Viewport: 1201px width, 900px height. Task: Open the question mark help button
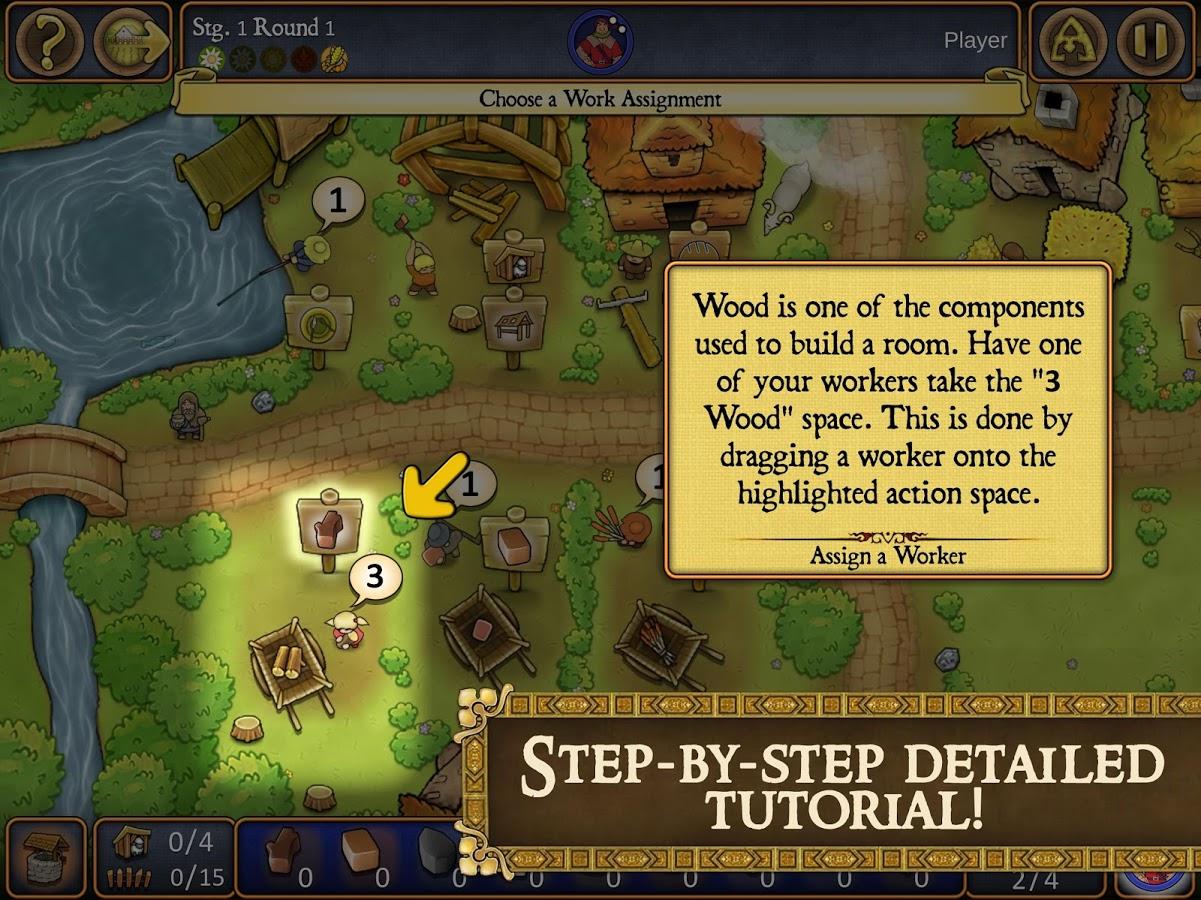47,41
